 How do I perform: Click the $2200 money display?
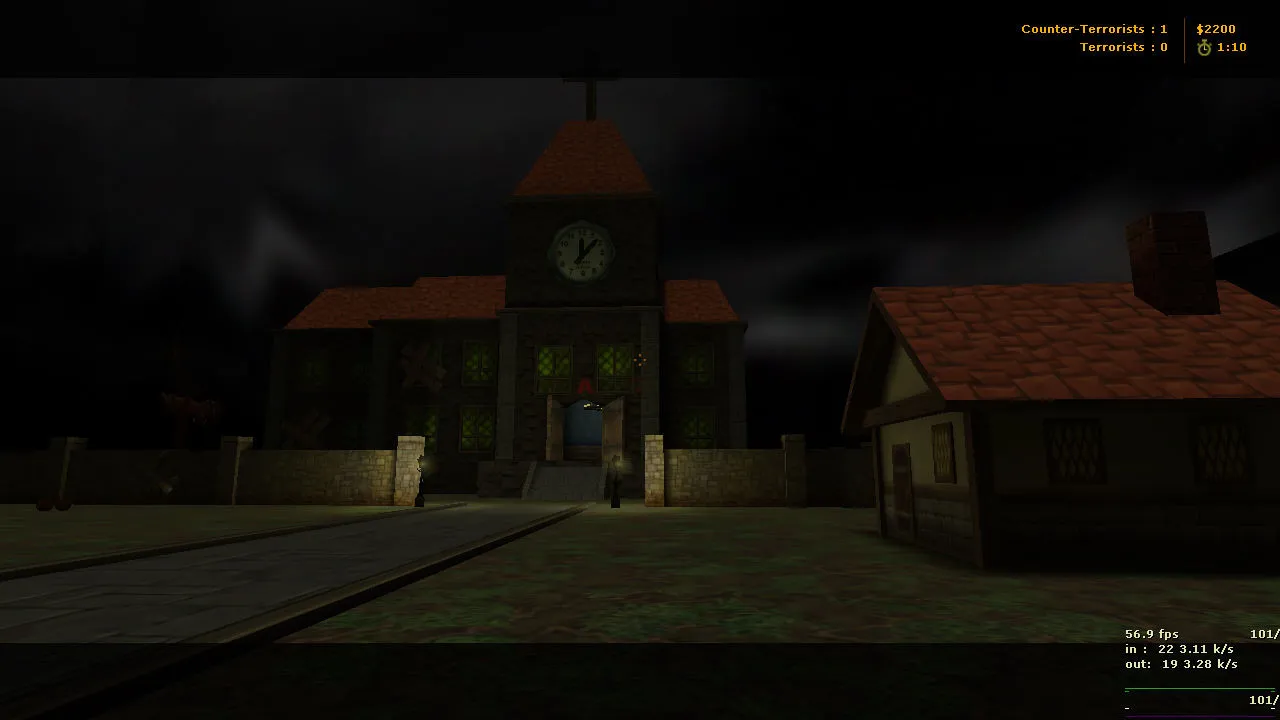1216,28
